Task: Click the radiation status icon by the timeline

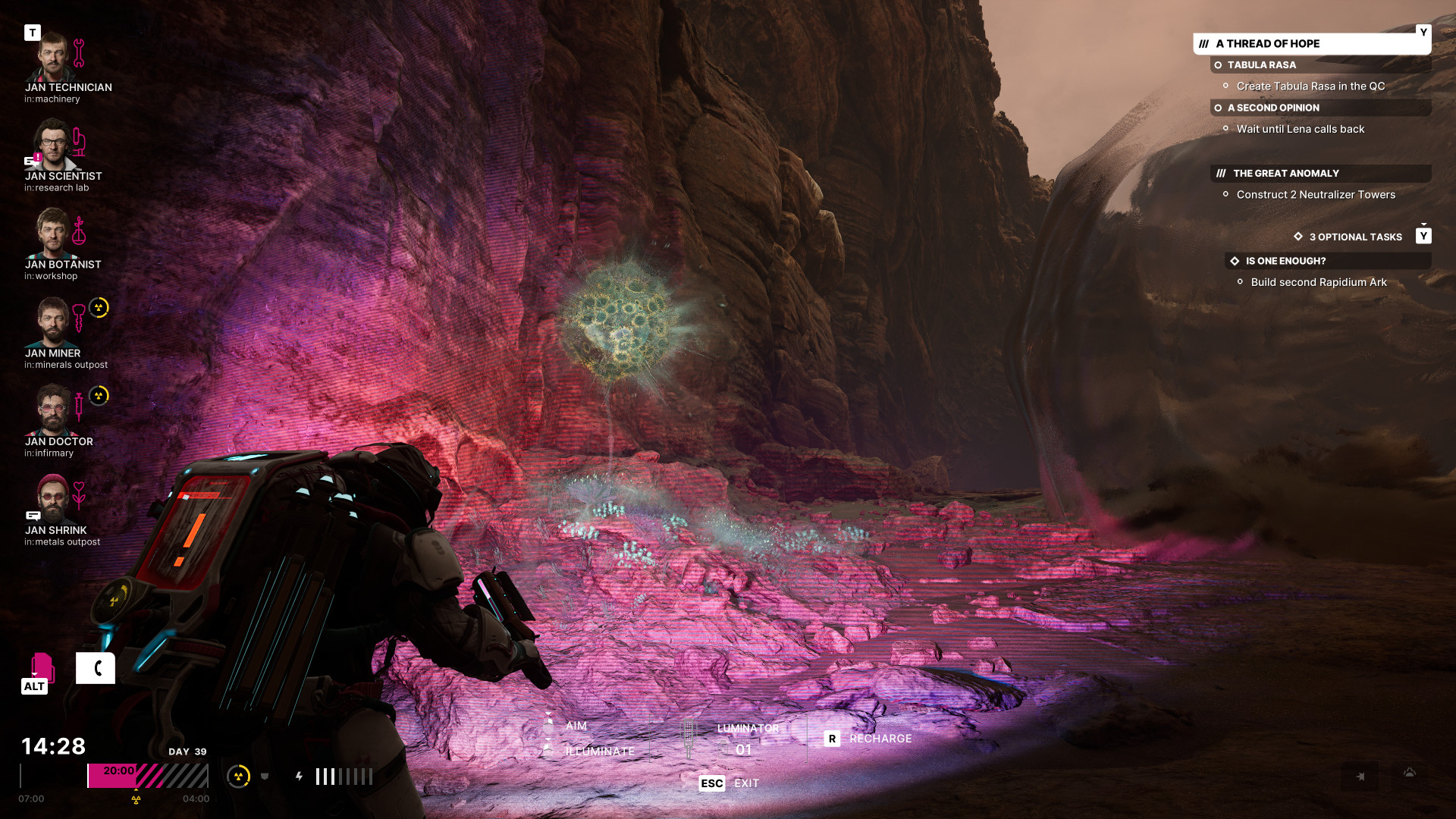Action: tap(239, 776)
